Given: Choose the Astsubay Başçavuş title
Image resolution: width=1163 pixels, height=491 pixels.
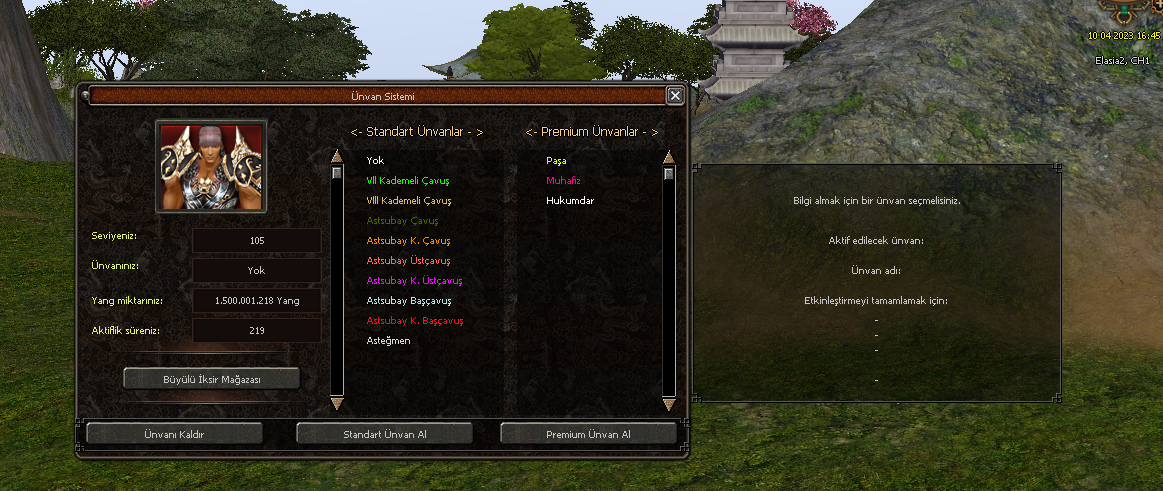Looking at the screenshot, I should pos(409,301).
